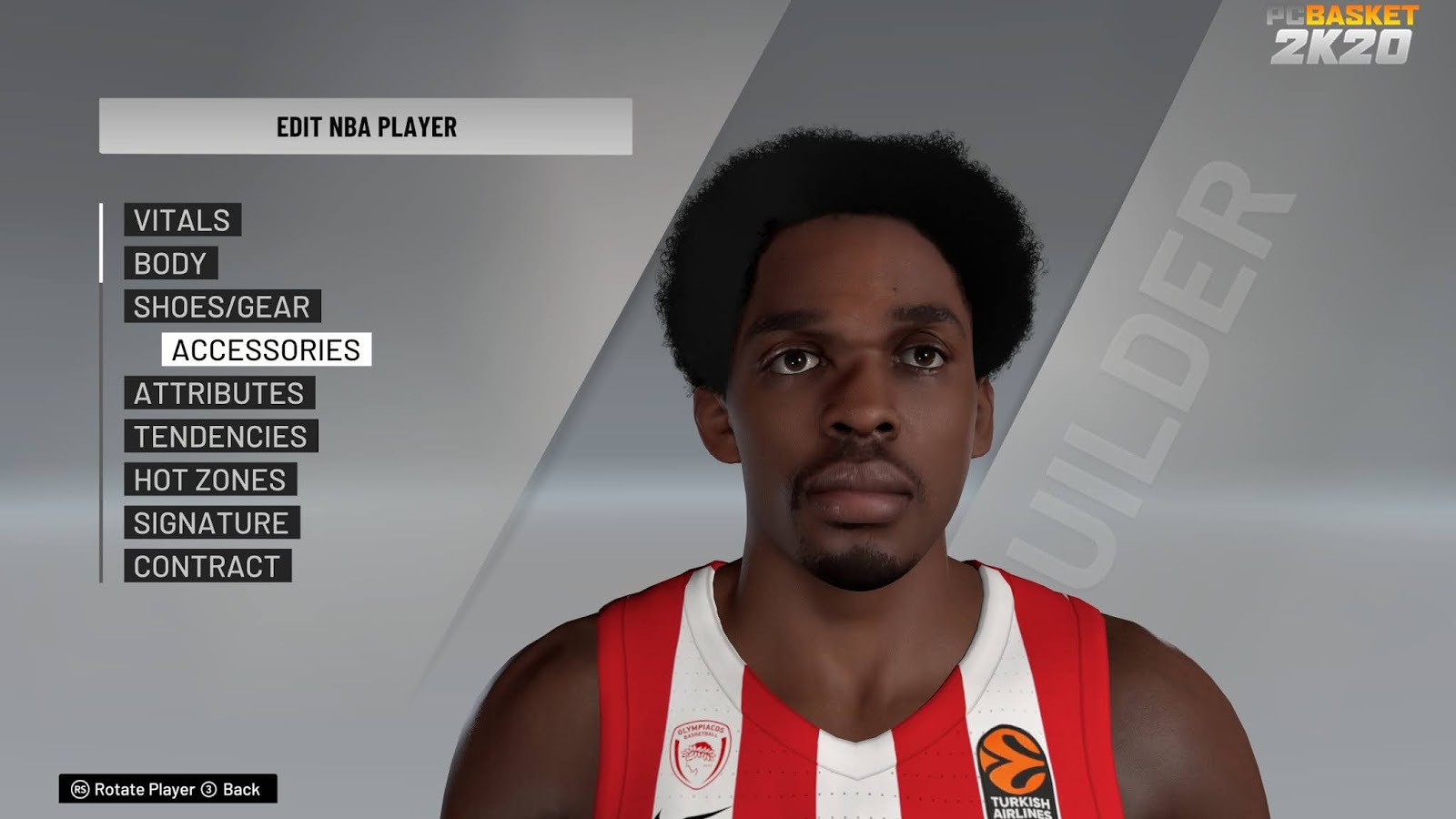This screenshot has height=819, width=1456.
Task: Open the SIGNATURE settings
Action: 210,523
